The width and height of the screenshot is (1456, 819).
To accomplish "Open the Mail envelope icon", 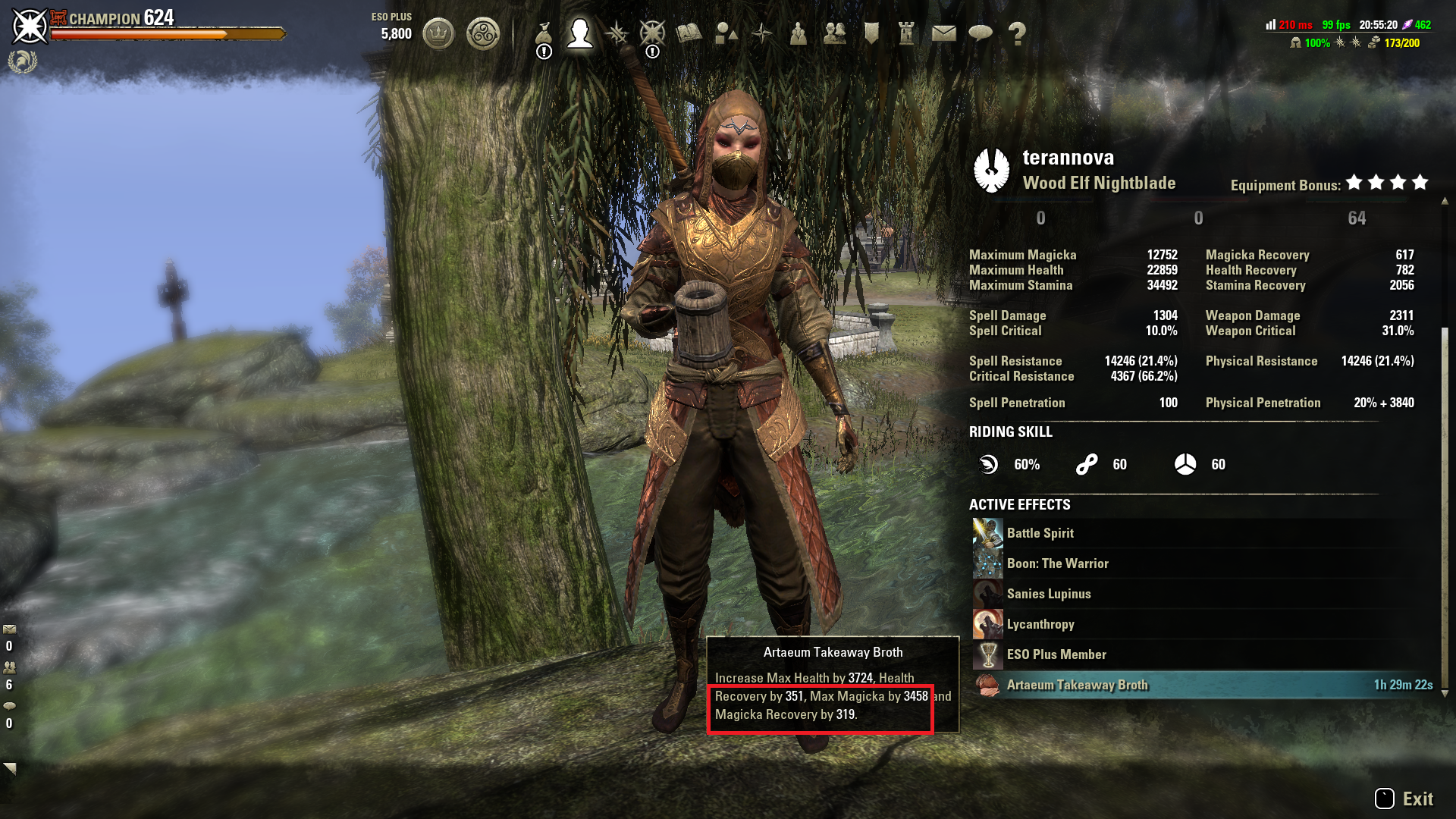I will (x=944, y=33).
